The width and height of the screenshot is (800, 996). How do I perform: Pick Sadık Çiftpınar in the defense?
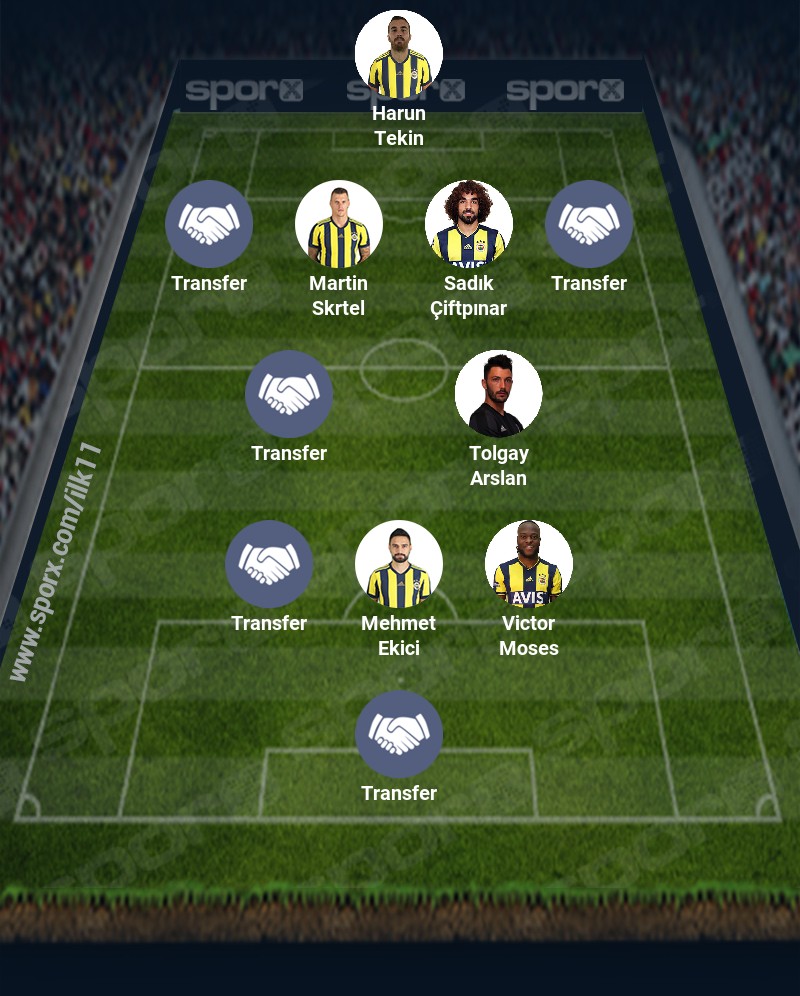[x=469, y=224]
